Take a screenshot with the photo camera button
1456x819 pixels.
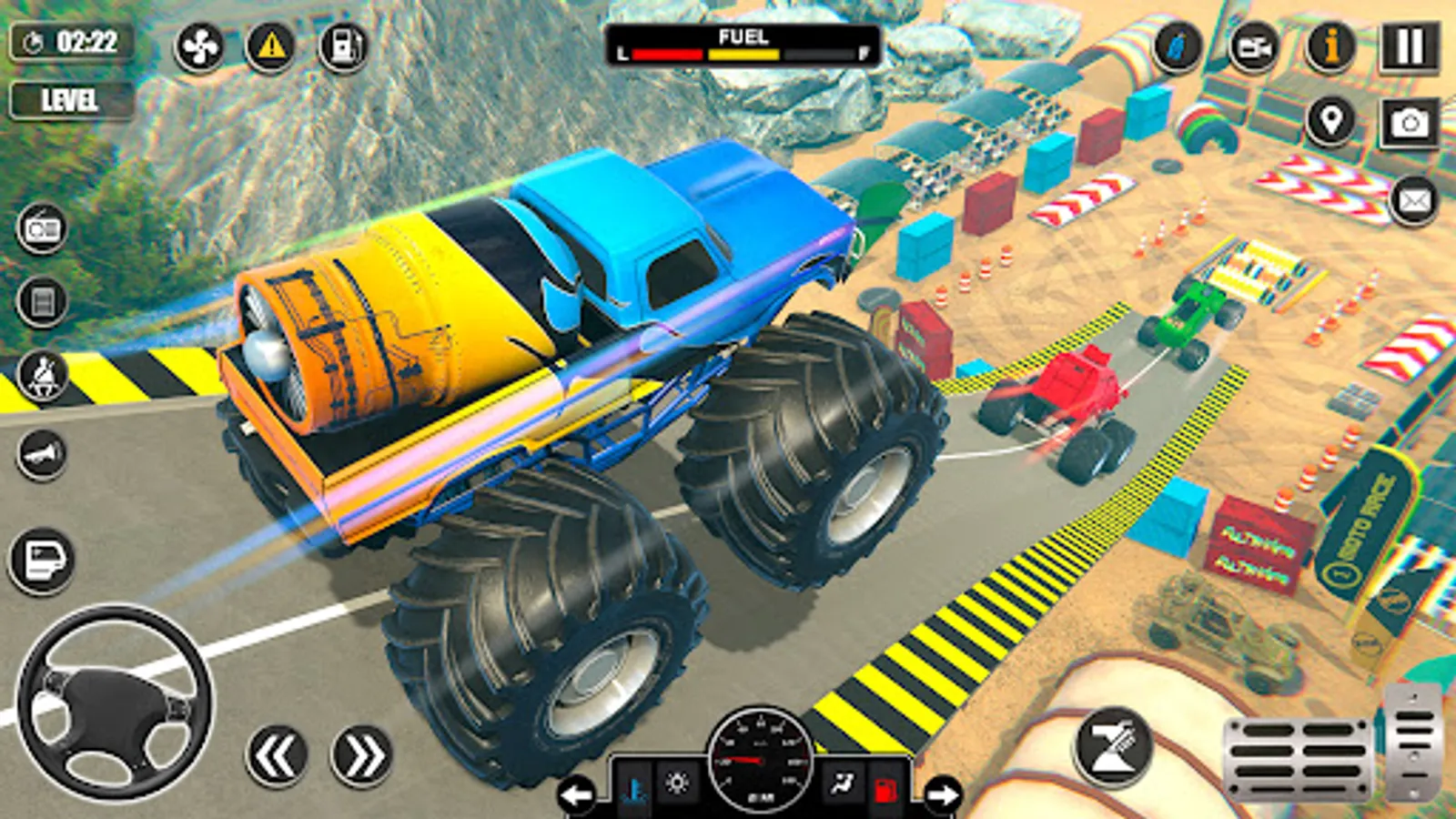(1410, 123)
